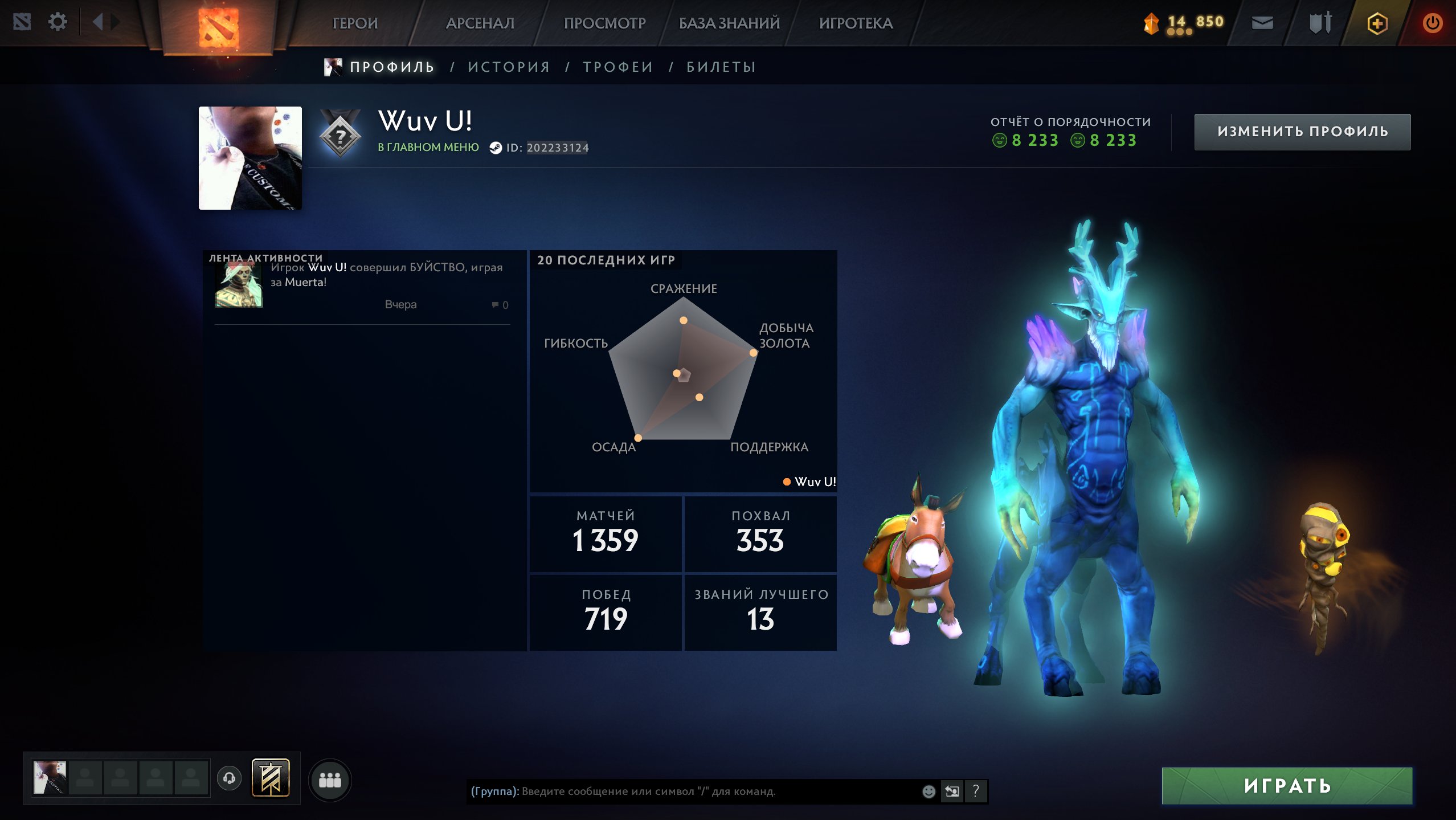
Task: Open the mail notifications envelope icon
Action: pyautogui.click(x=1263, y=22)
